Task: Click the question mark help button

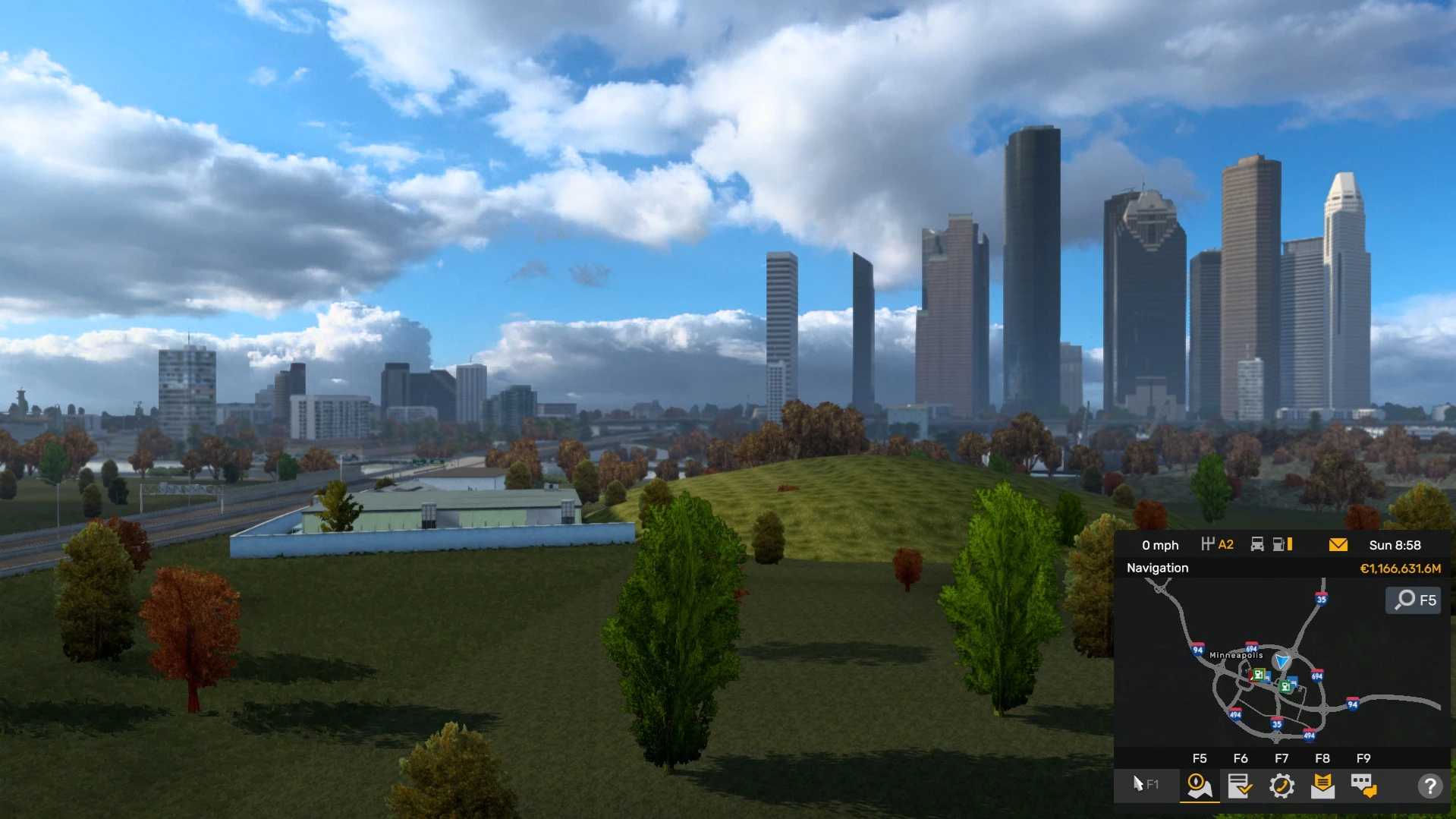Action: point(1429,786)
